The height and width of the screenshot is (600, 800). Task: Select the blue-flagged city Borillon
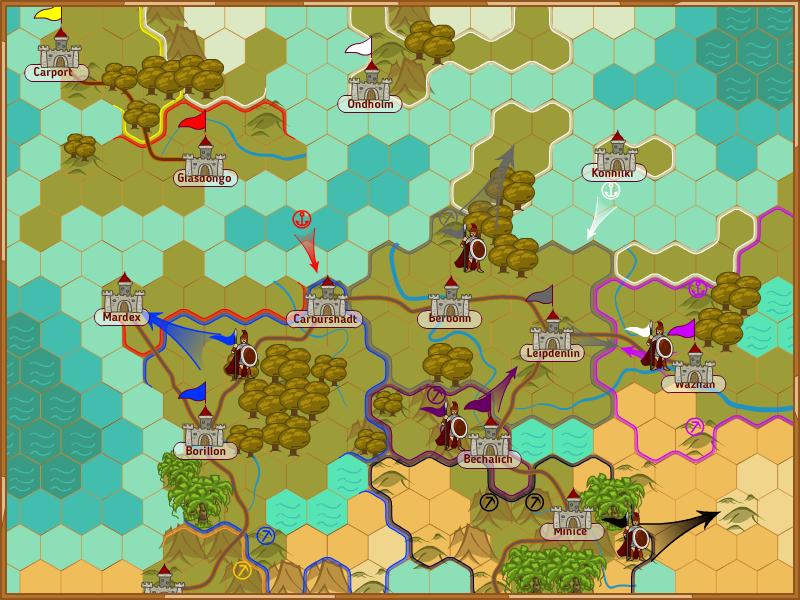(x=205, y=430)
